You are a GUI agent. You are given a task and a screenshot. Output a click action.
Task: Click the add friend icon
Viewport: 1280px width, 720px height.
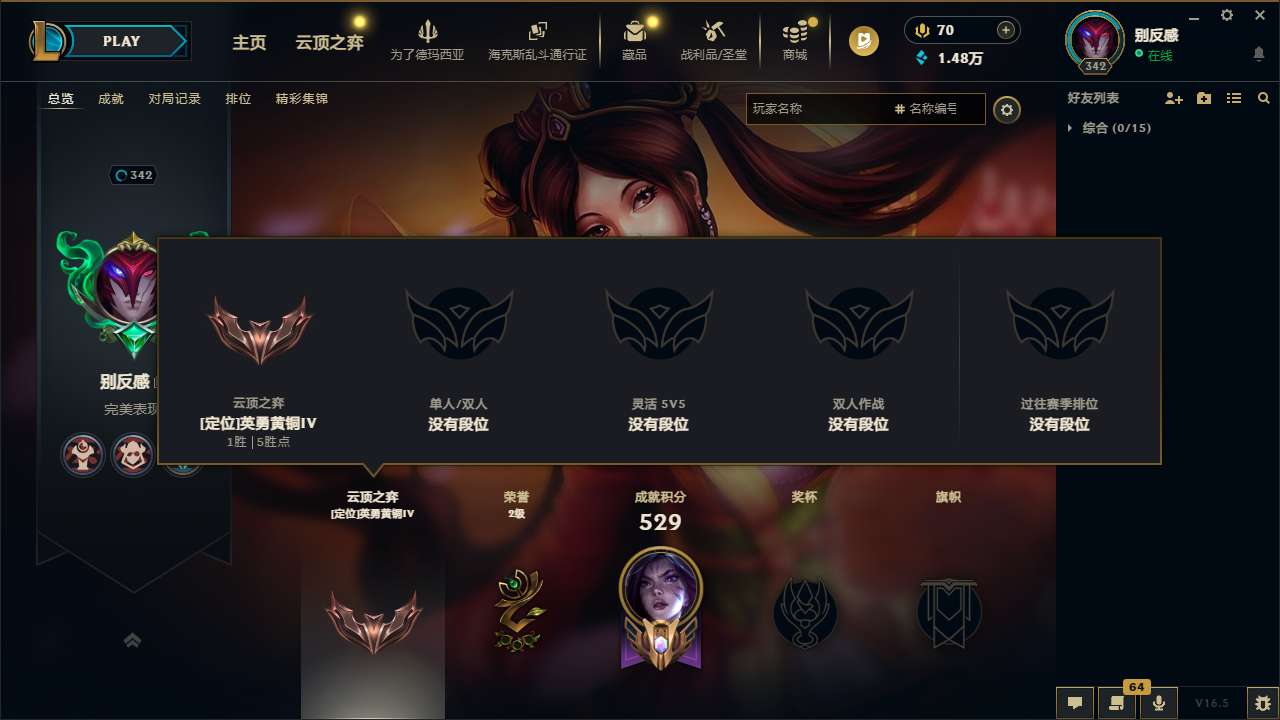pos(1173,98)
